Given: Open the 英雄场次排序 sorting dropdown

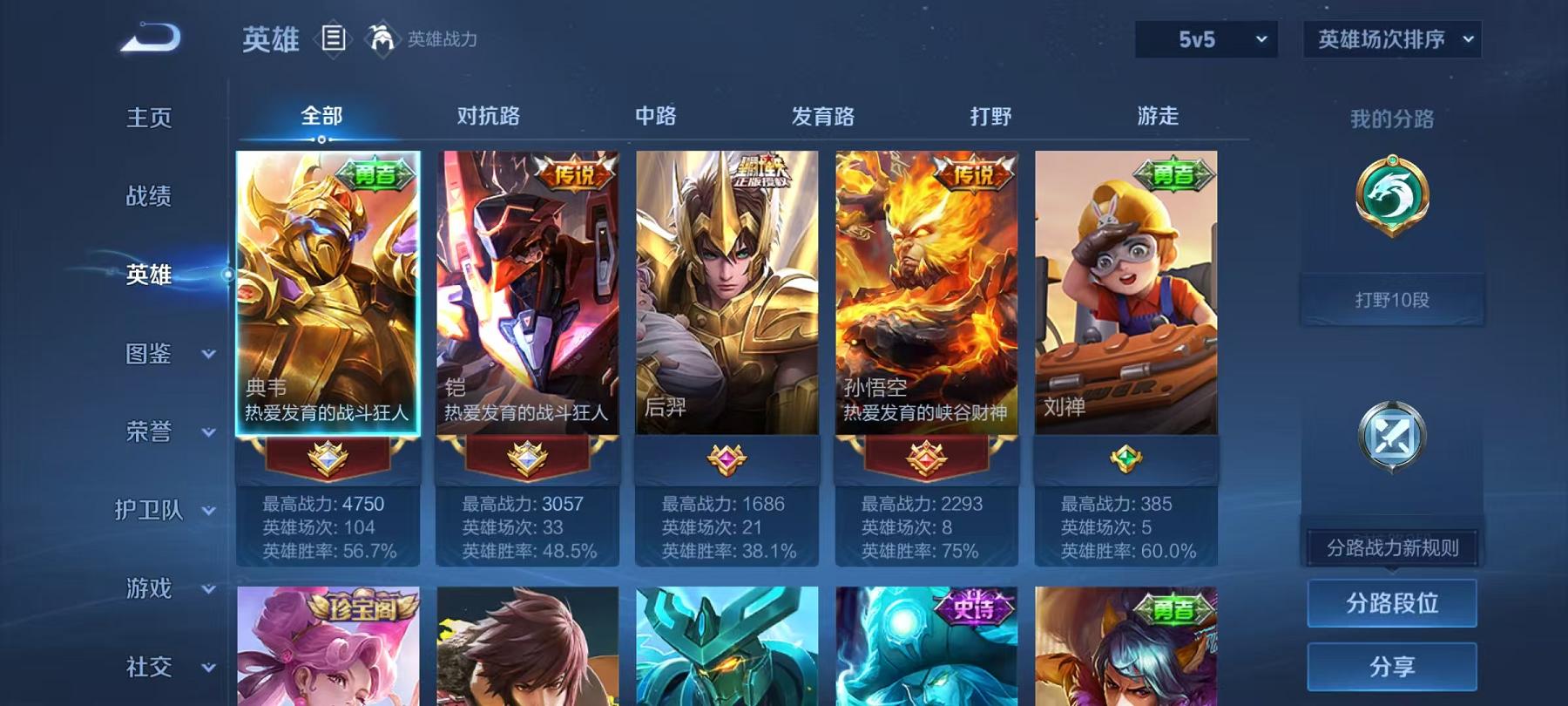Looking at the screenshot, I should click(x=1391, y=39).
